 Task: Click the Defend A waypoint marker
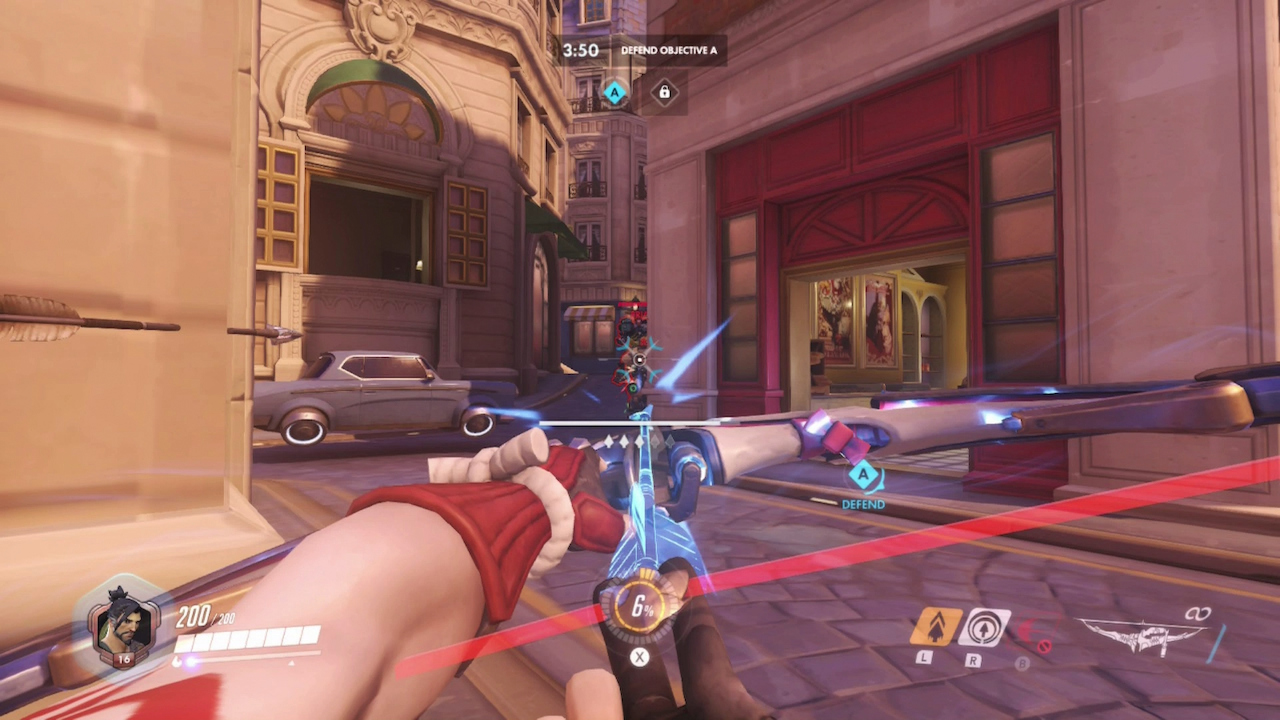click(x=863, y=477)
